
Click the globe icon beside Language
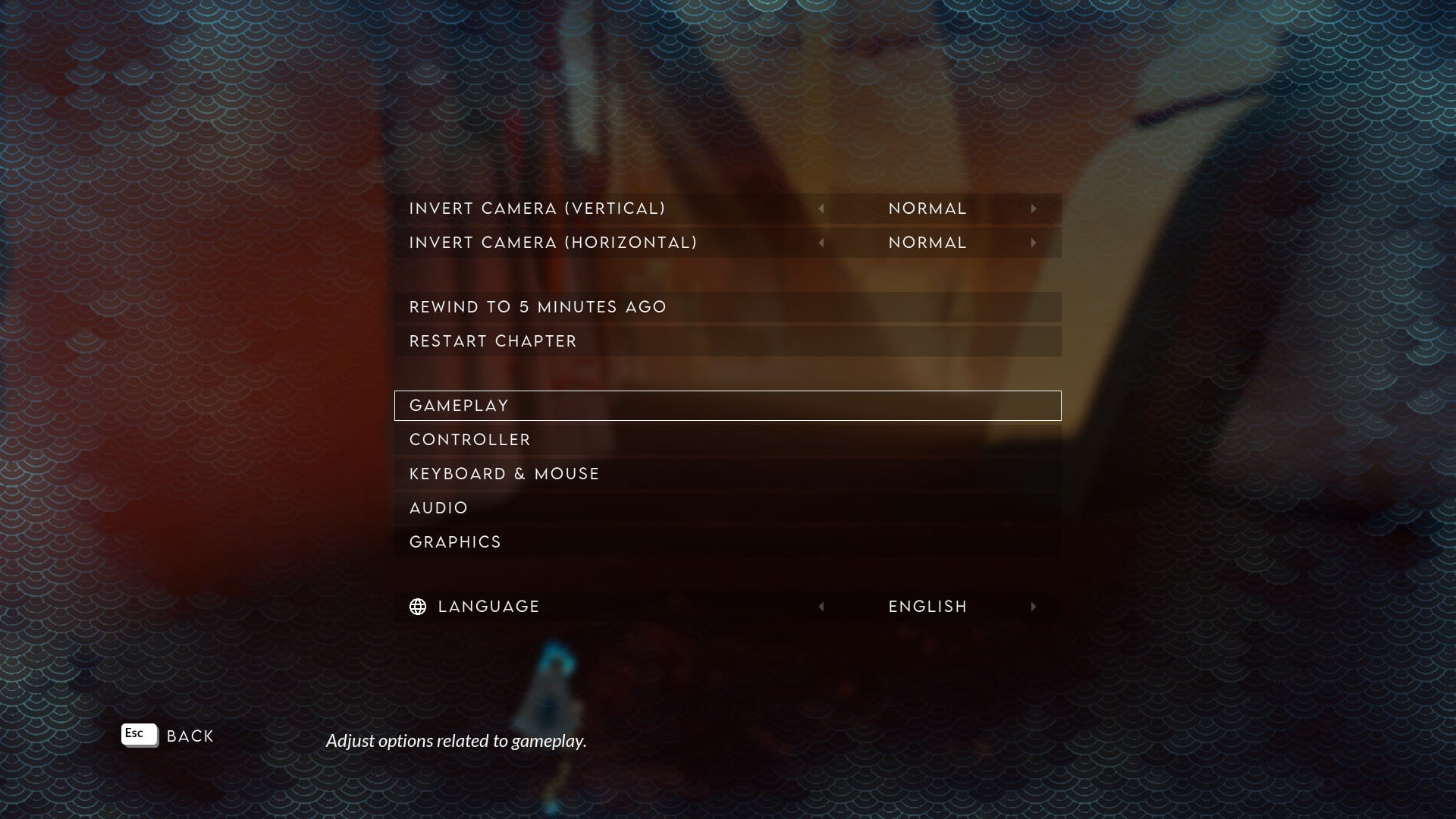(x=419, y=606)
